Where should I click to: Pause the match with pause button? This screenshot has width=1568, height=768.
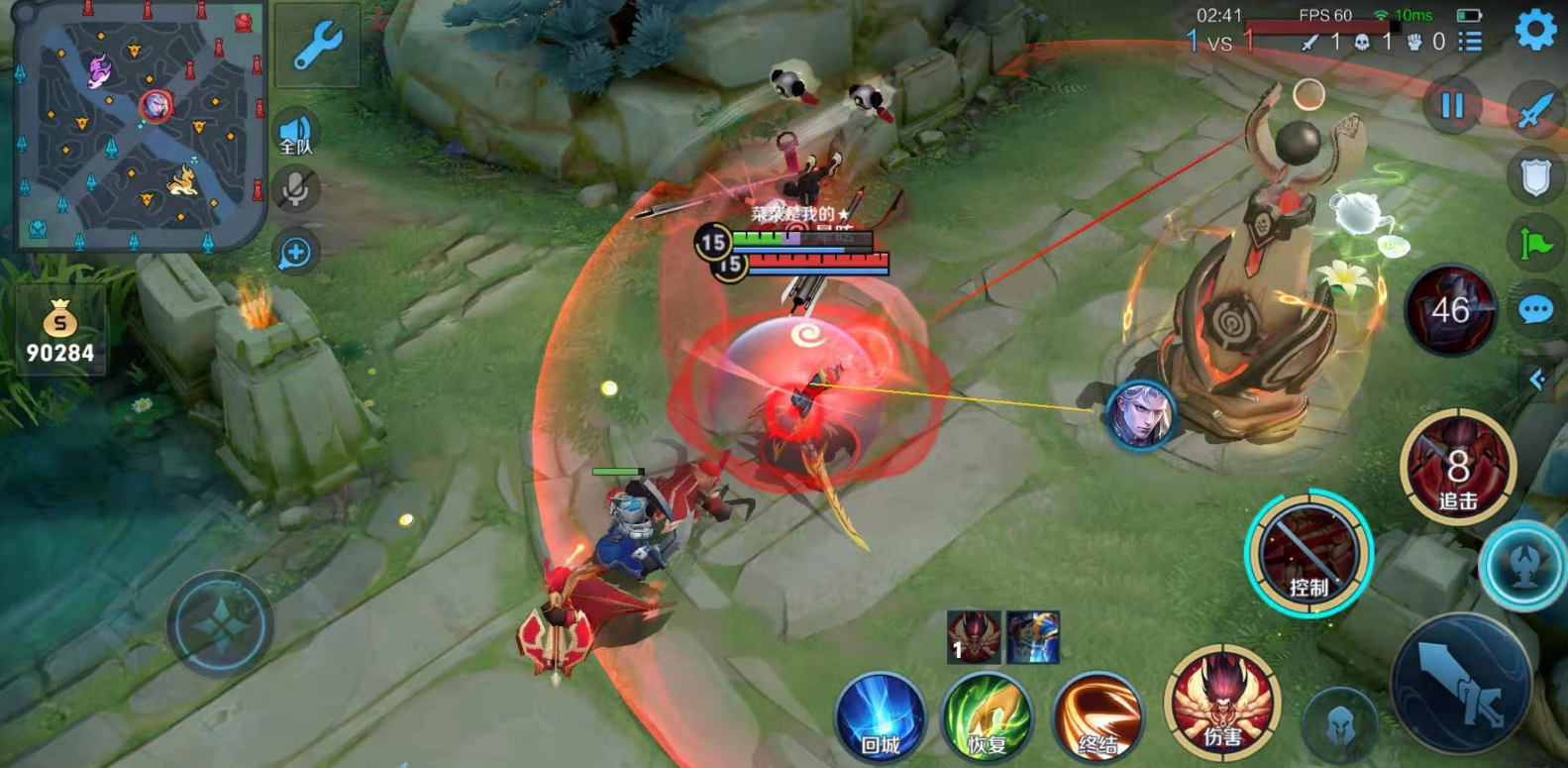pos(1452,105)
